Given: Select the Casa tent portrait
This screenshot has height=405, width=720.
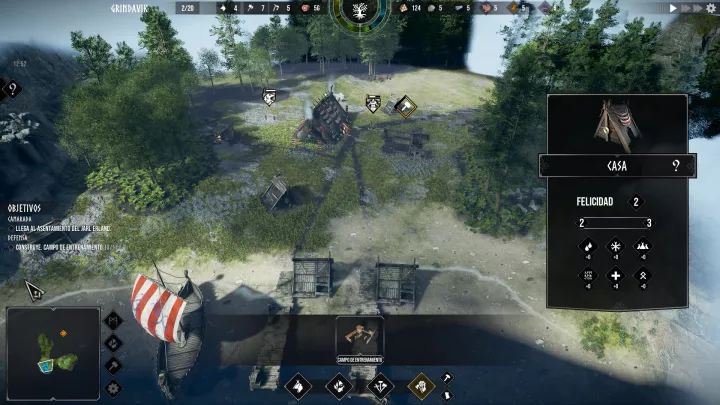Looking at the screenshot, I should [x=616, y=125].
